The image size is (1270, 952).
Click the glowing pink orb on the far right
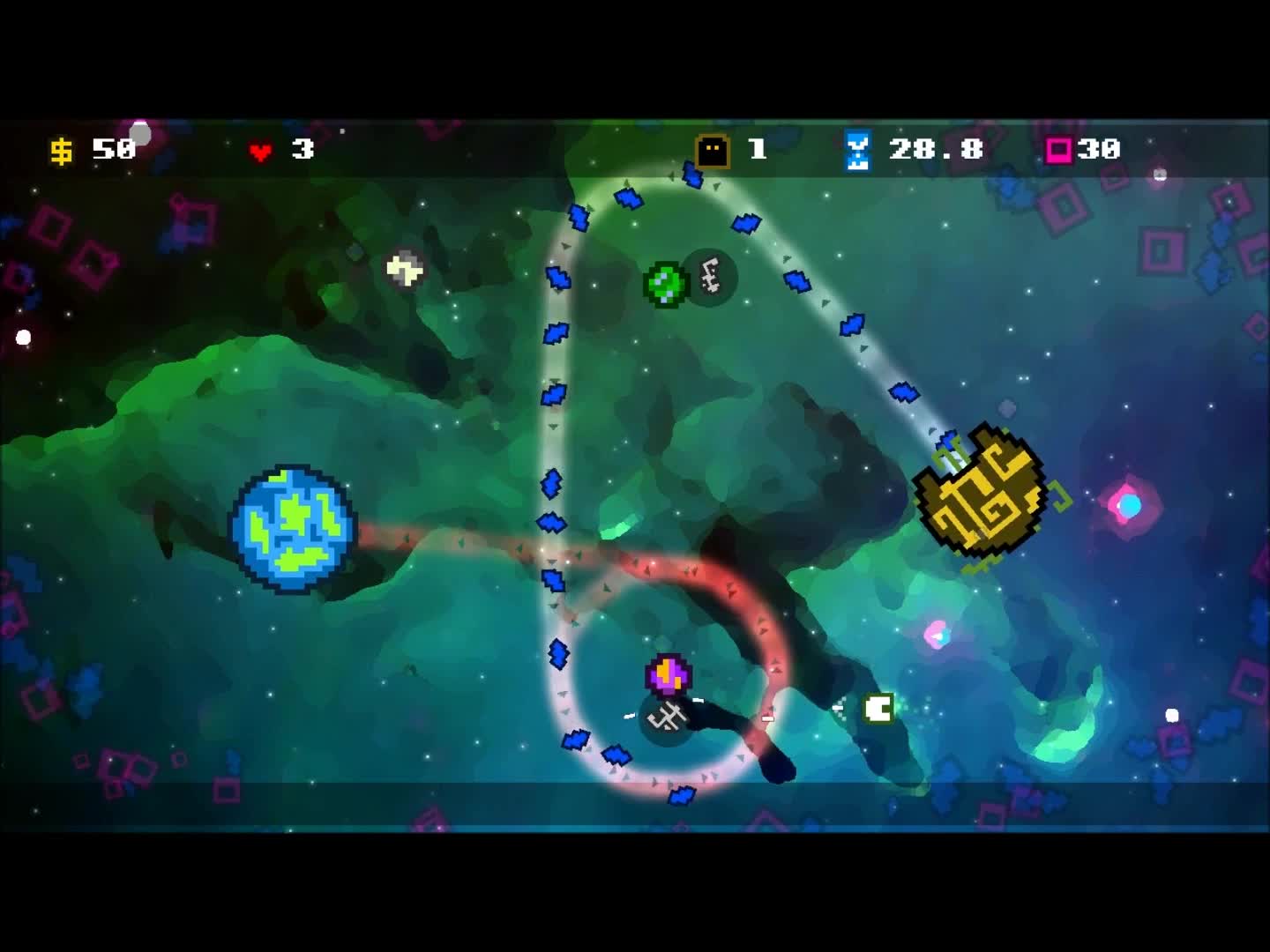click(1127, 505)
